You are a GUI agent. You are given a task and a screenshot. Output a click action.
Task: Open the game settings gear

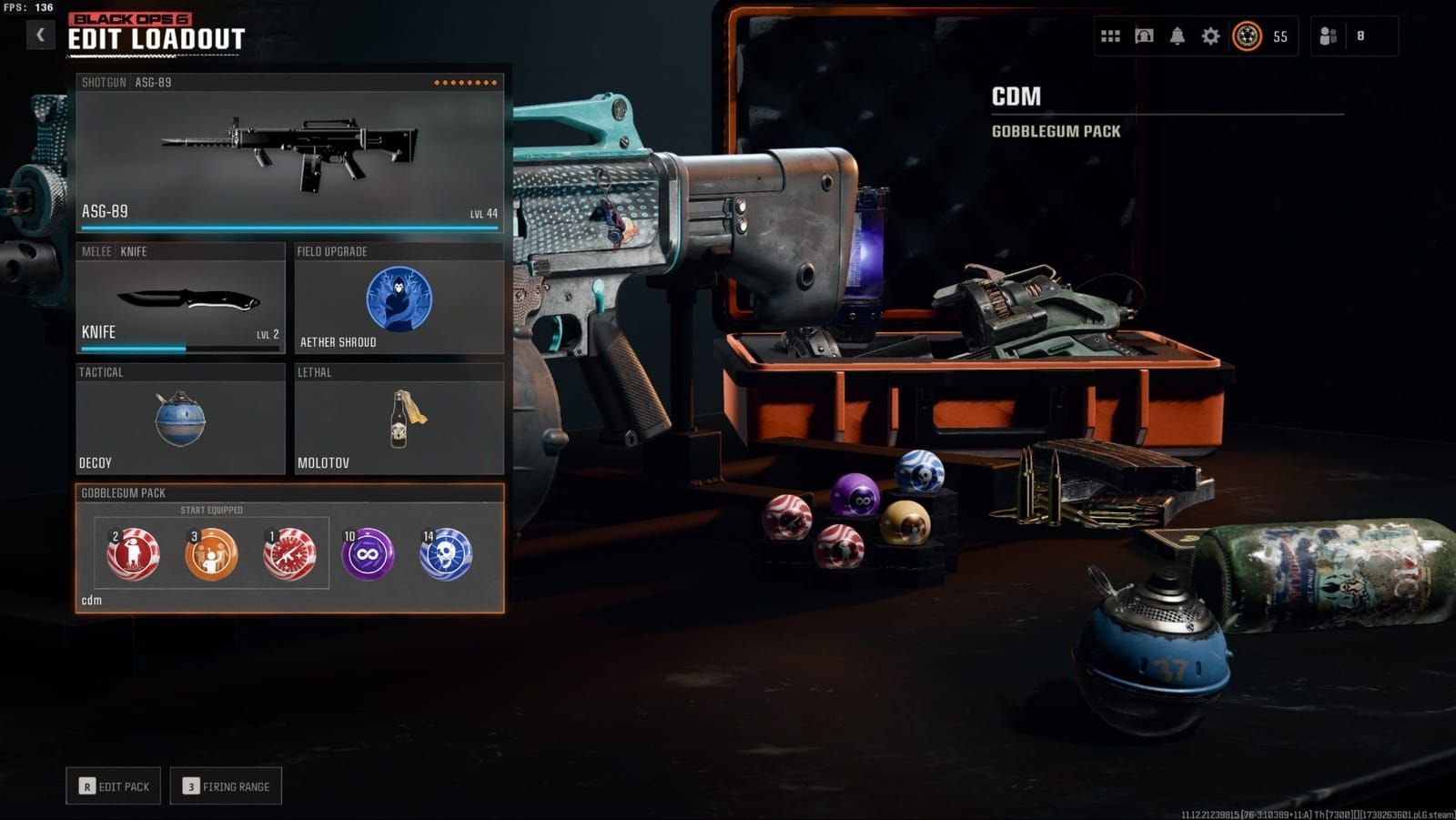tap(1211, 37)
